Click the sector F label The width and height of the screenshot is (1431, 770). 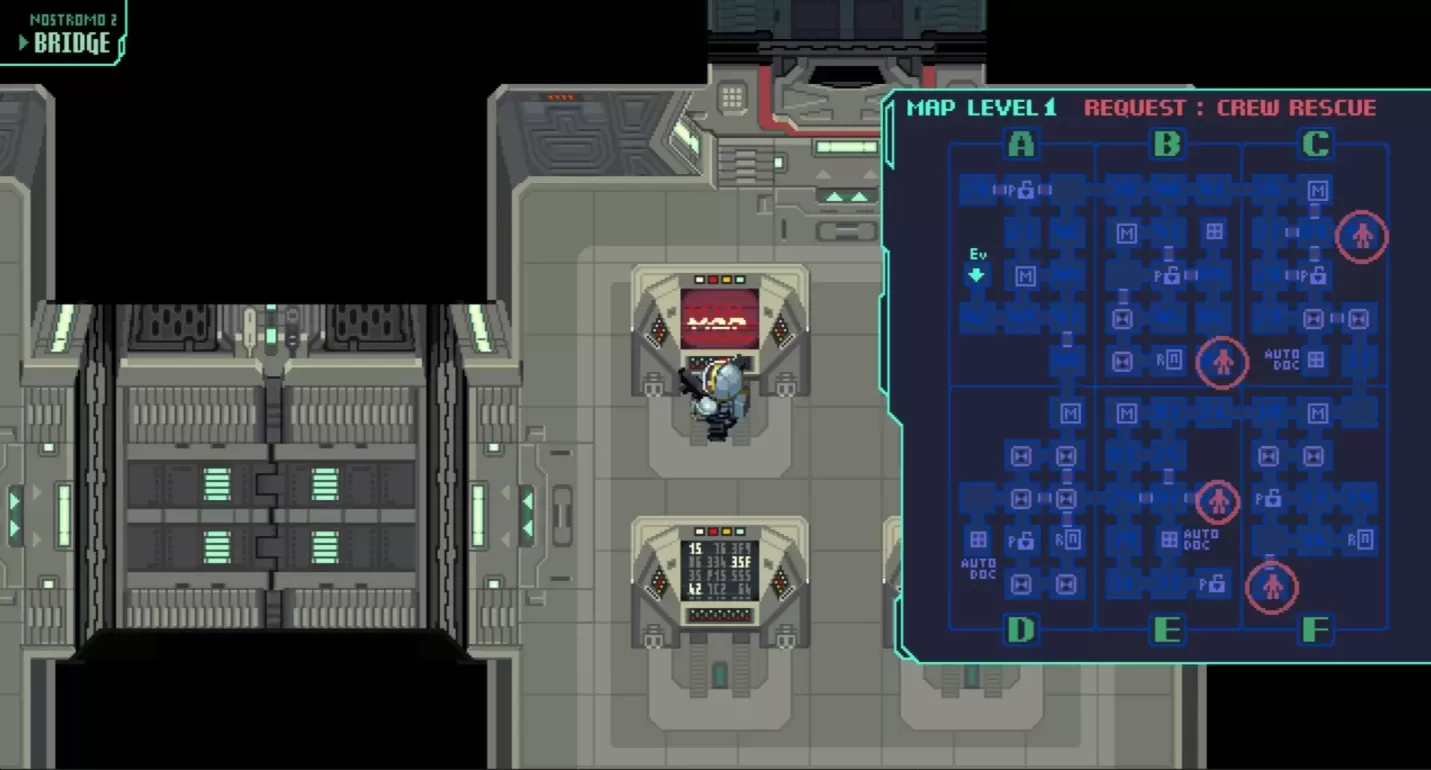coord(1316,630)
